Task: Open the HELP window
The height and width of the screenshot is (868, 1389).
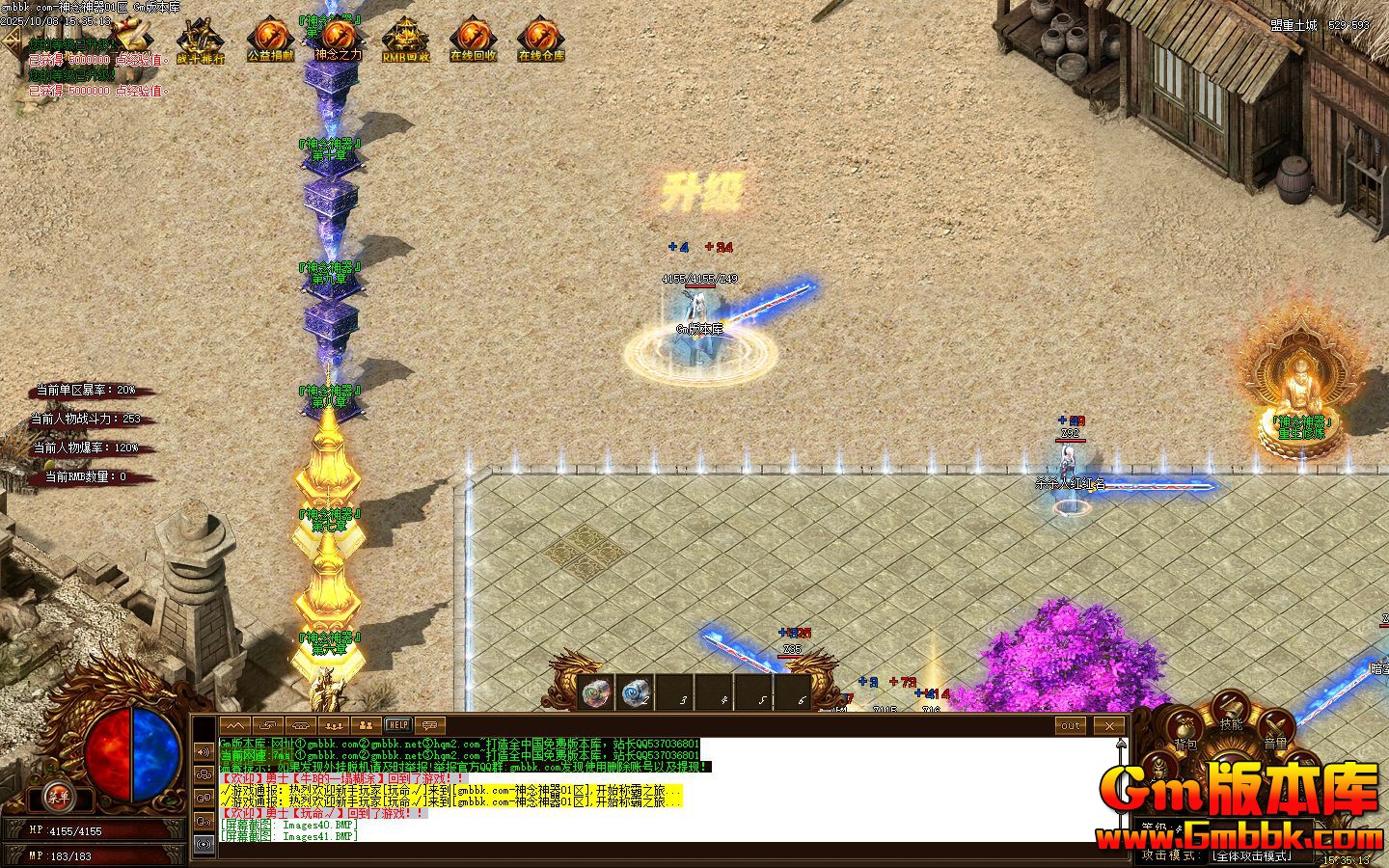Action: tap(397, 724)
